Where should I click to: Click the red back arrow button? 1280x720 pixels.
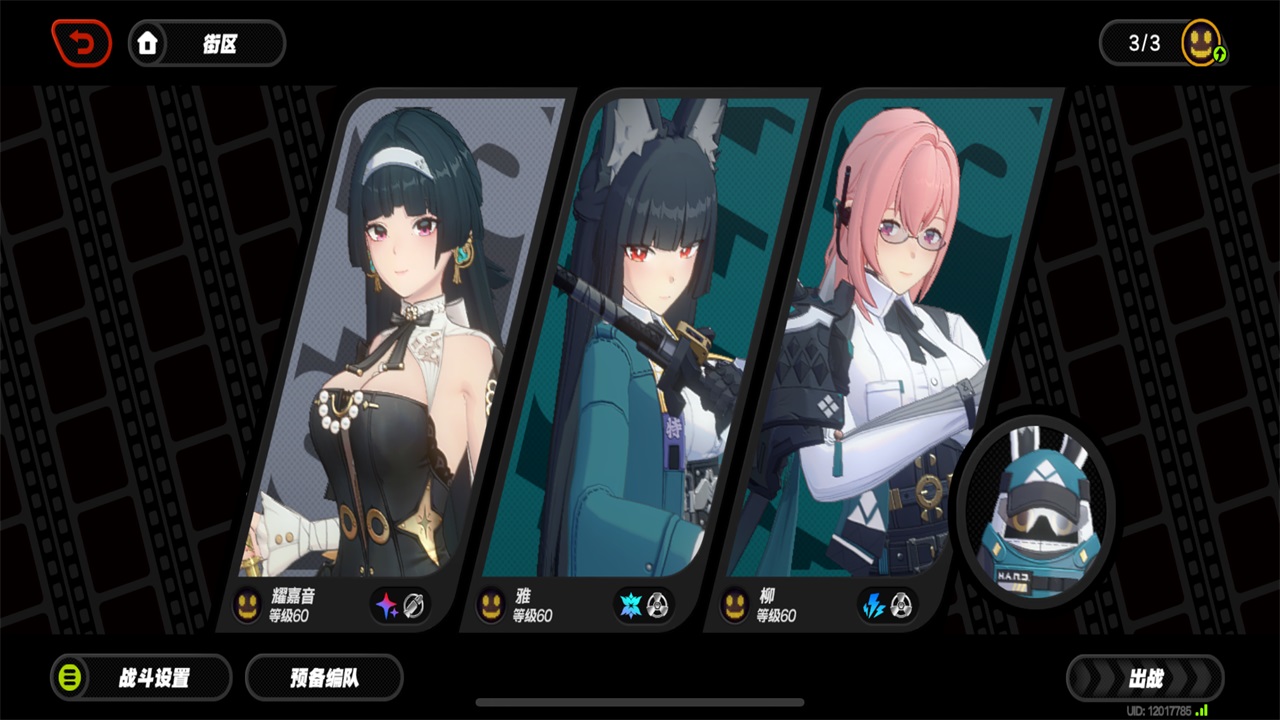click(x=82, y=43)
